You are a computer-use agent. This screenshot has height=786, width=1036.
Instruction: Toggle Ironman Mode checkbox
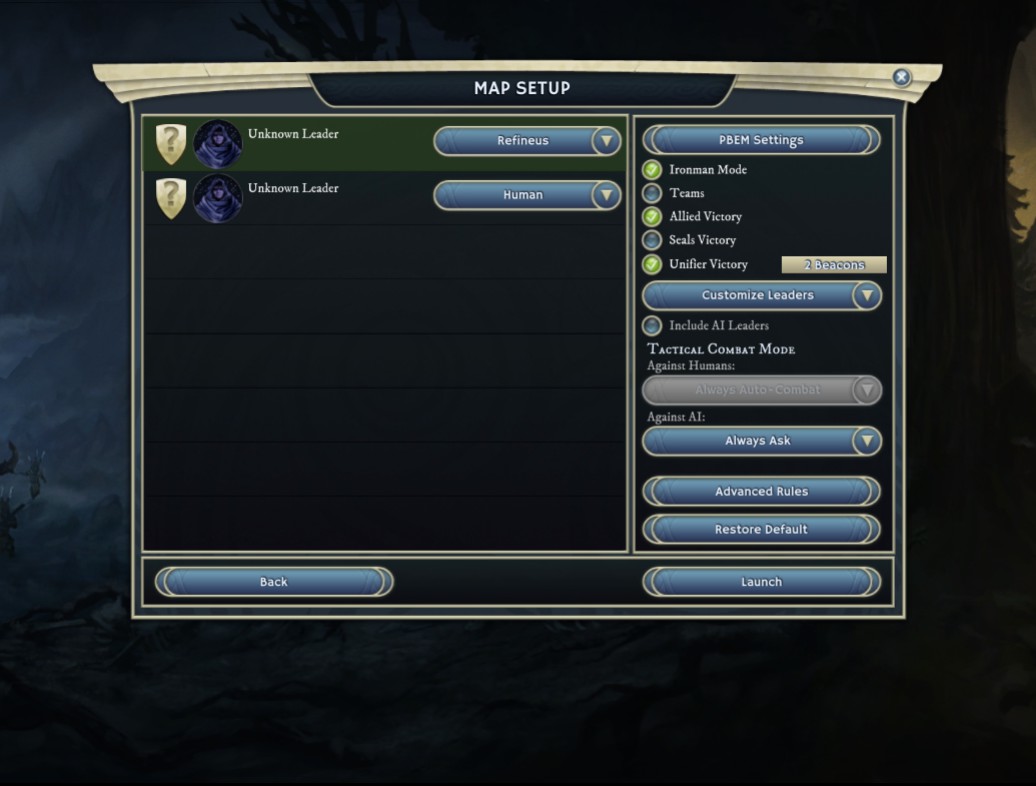click(x=652, y=170)
